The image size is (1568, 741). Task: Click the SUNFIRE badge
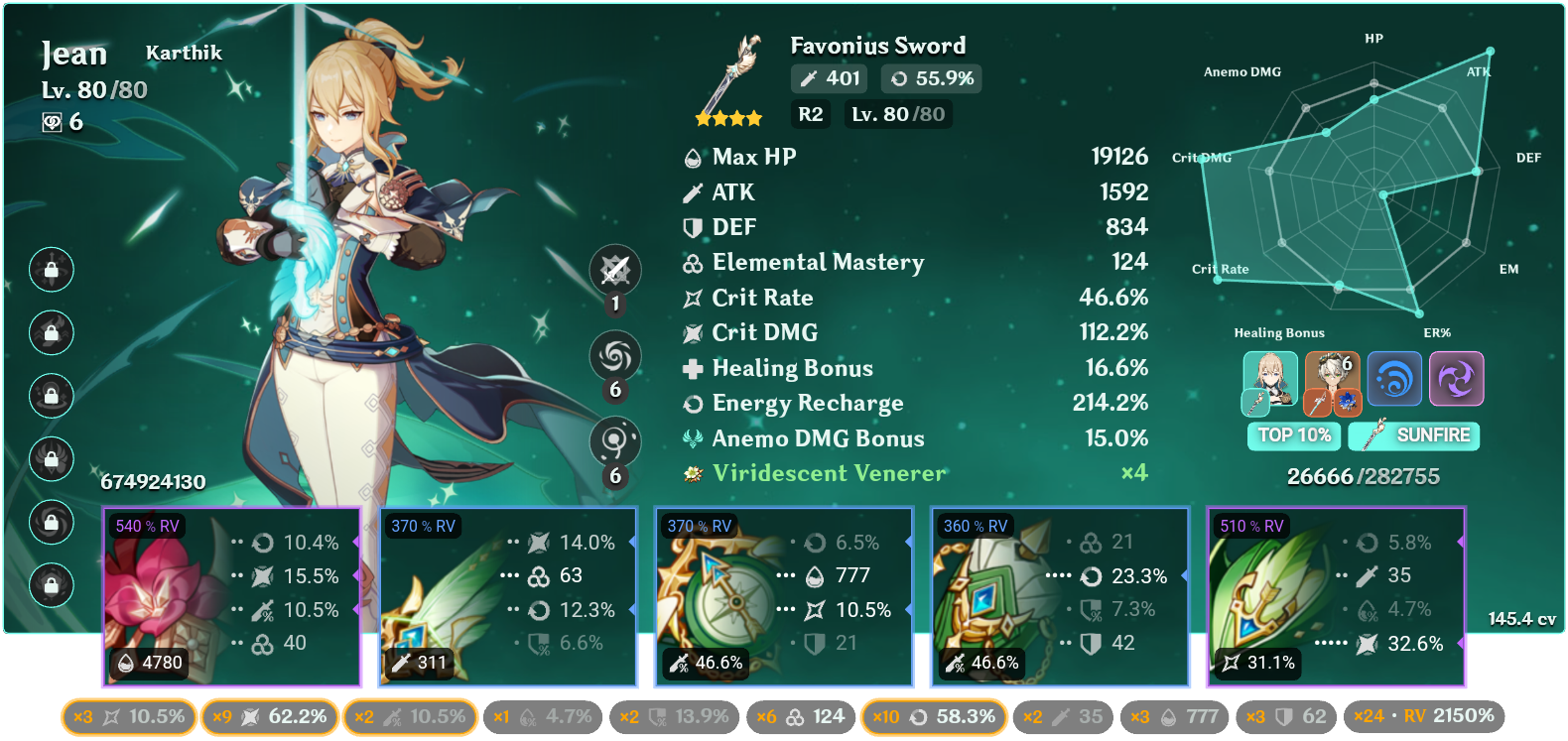[1413, 435]
